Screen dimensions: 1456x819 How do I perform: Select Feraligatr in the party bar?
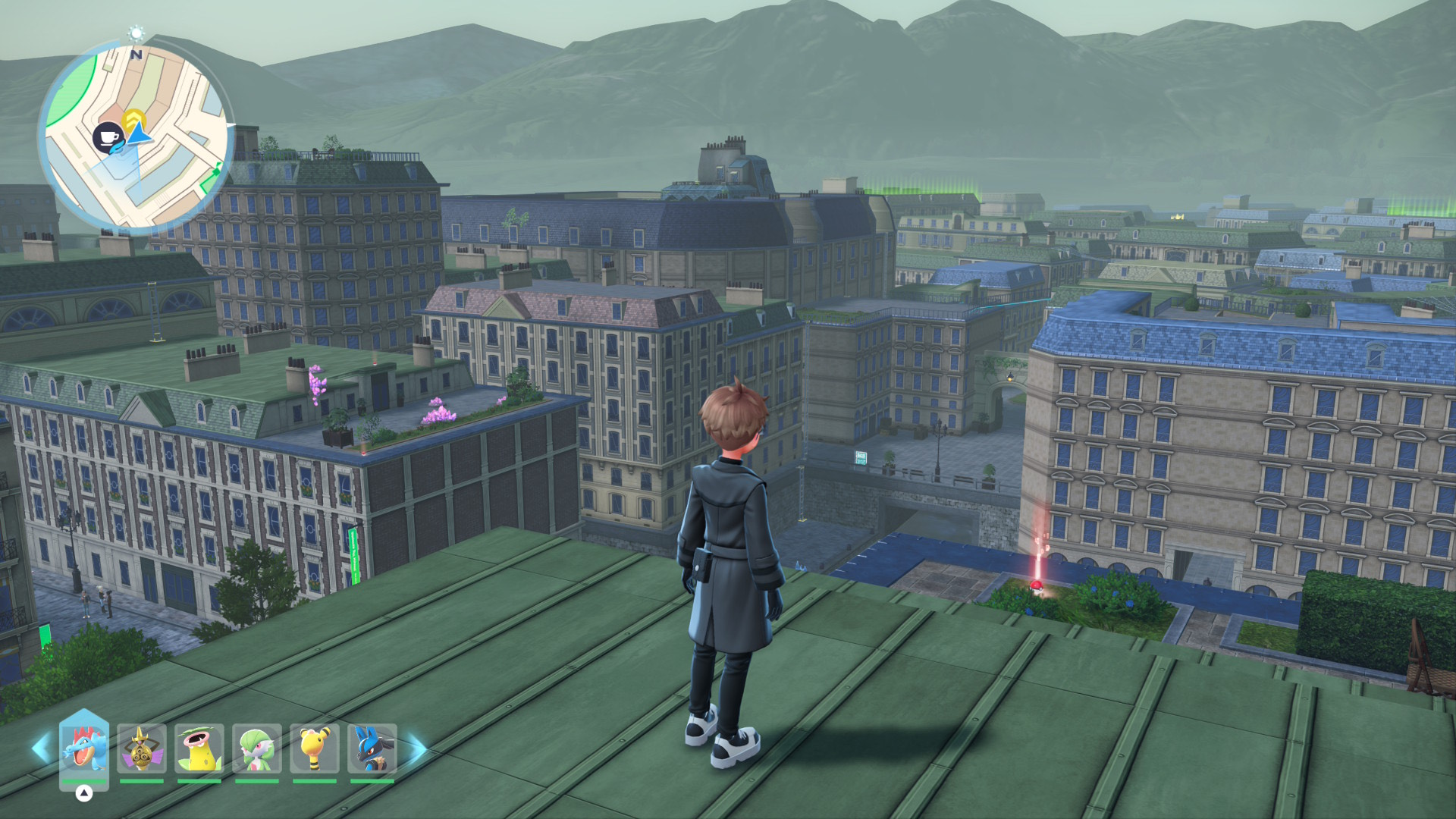coord(83,748)
